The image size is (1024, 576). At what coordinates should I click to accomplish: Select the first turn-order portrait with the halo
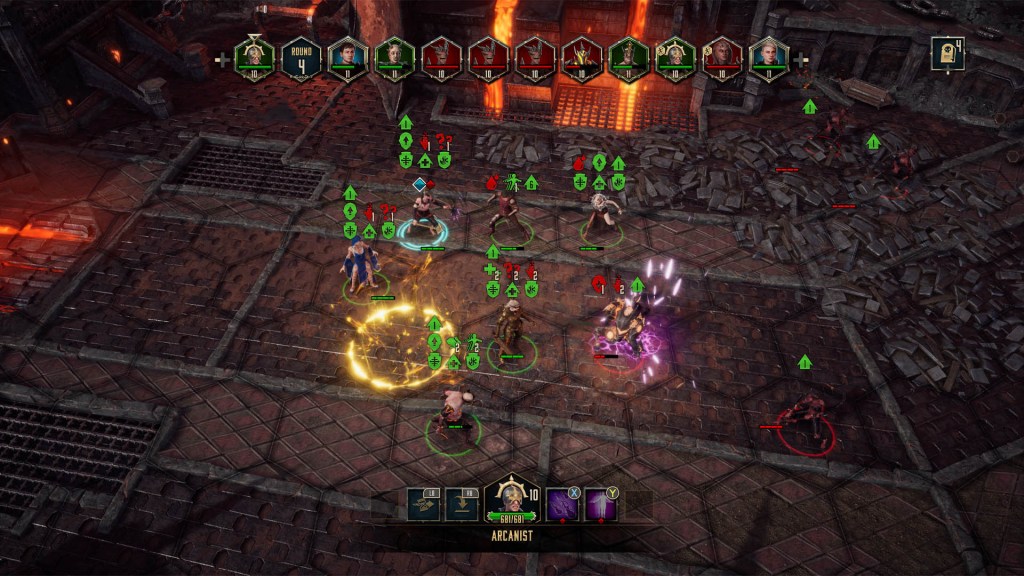coord(254,58)
